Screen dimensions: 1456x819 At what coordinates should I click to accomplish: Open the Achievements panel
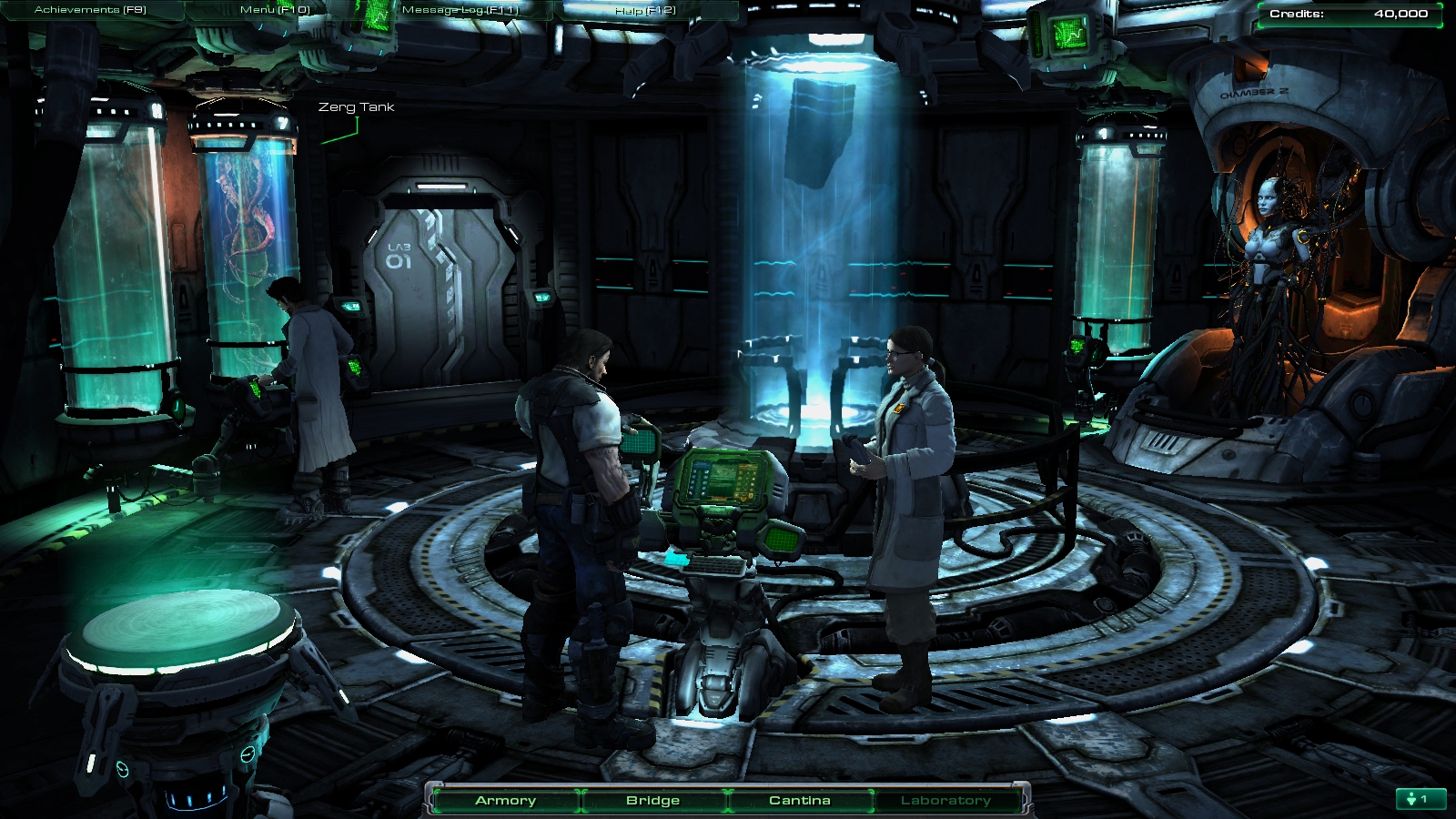90,10
